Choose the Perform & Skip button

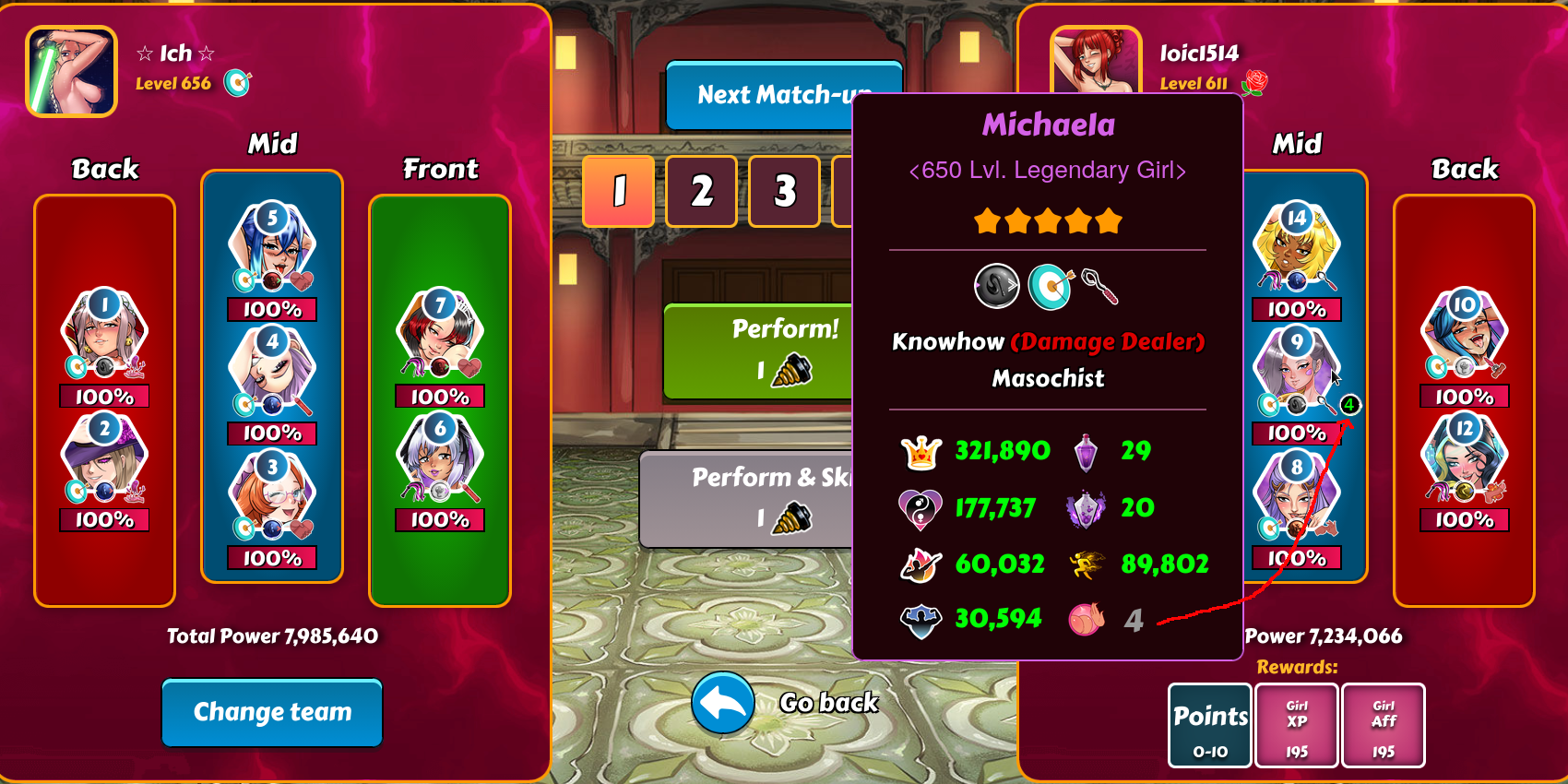[x=747, y=499]
